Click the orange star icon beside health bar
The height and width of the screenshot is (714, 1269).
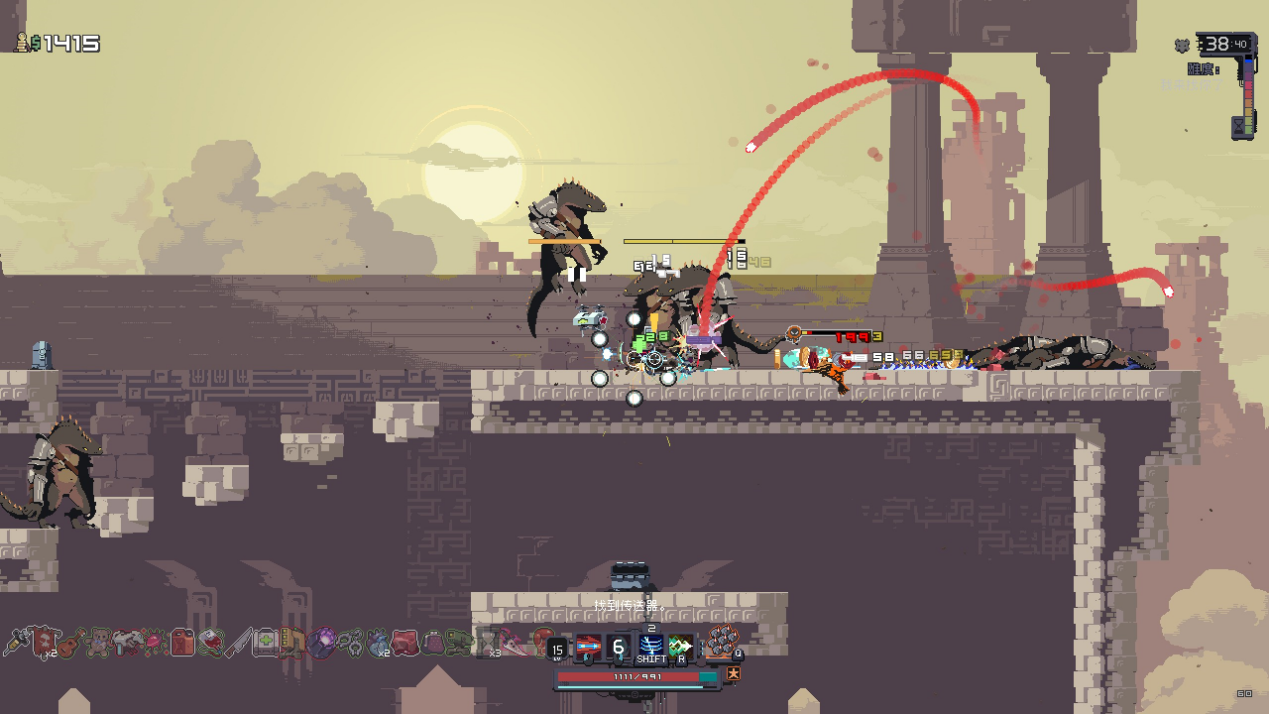[733, 675]
